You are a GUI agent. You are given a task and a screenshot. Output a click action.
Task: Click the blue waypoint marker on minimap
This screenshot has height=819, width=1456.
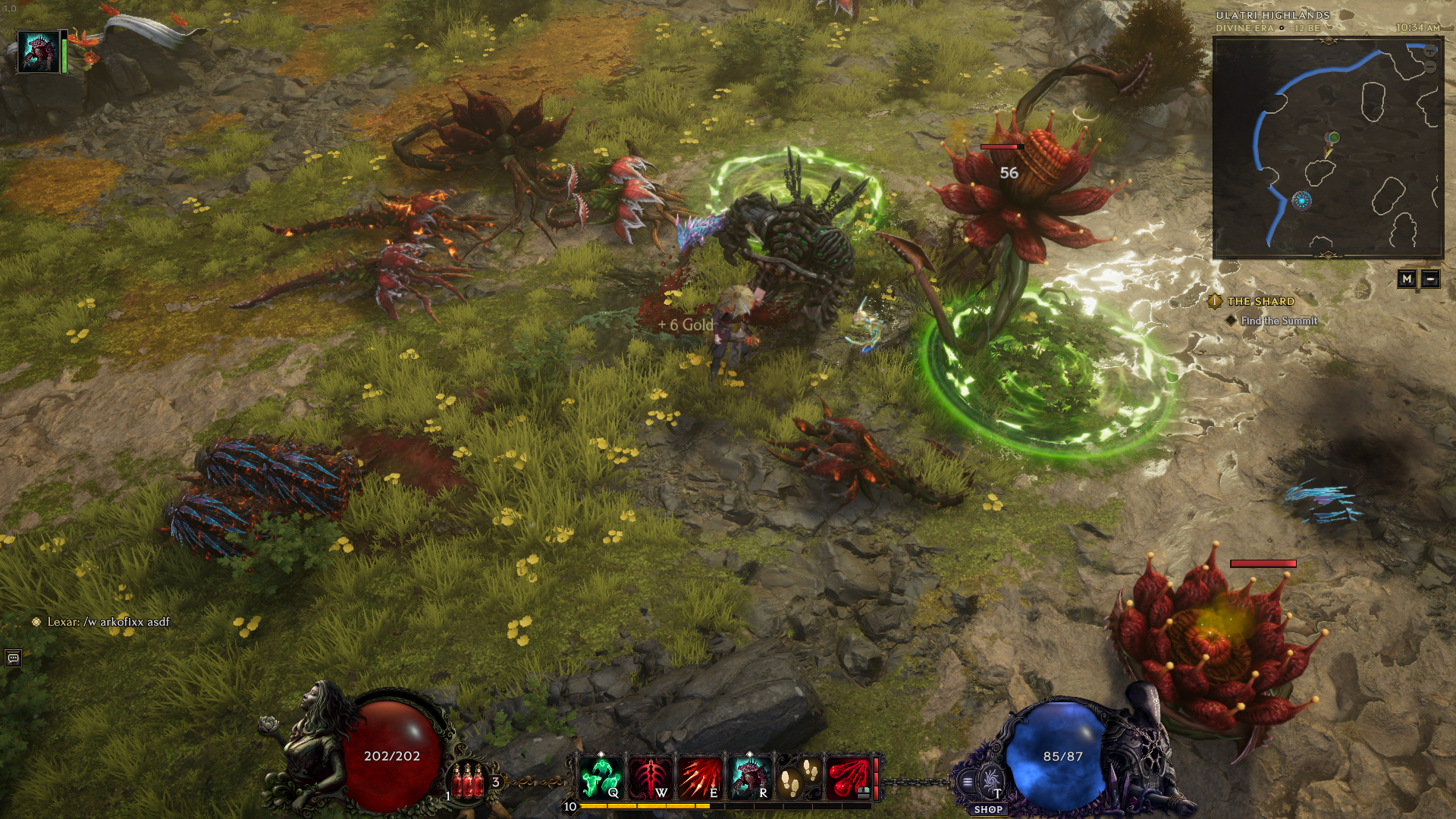1302,201
